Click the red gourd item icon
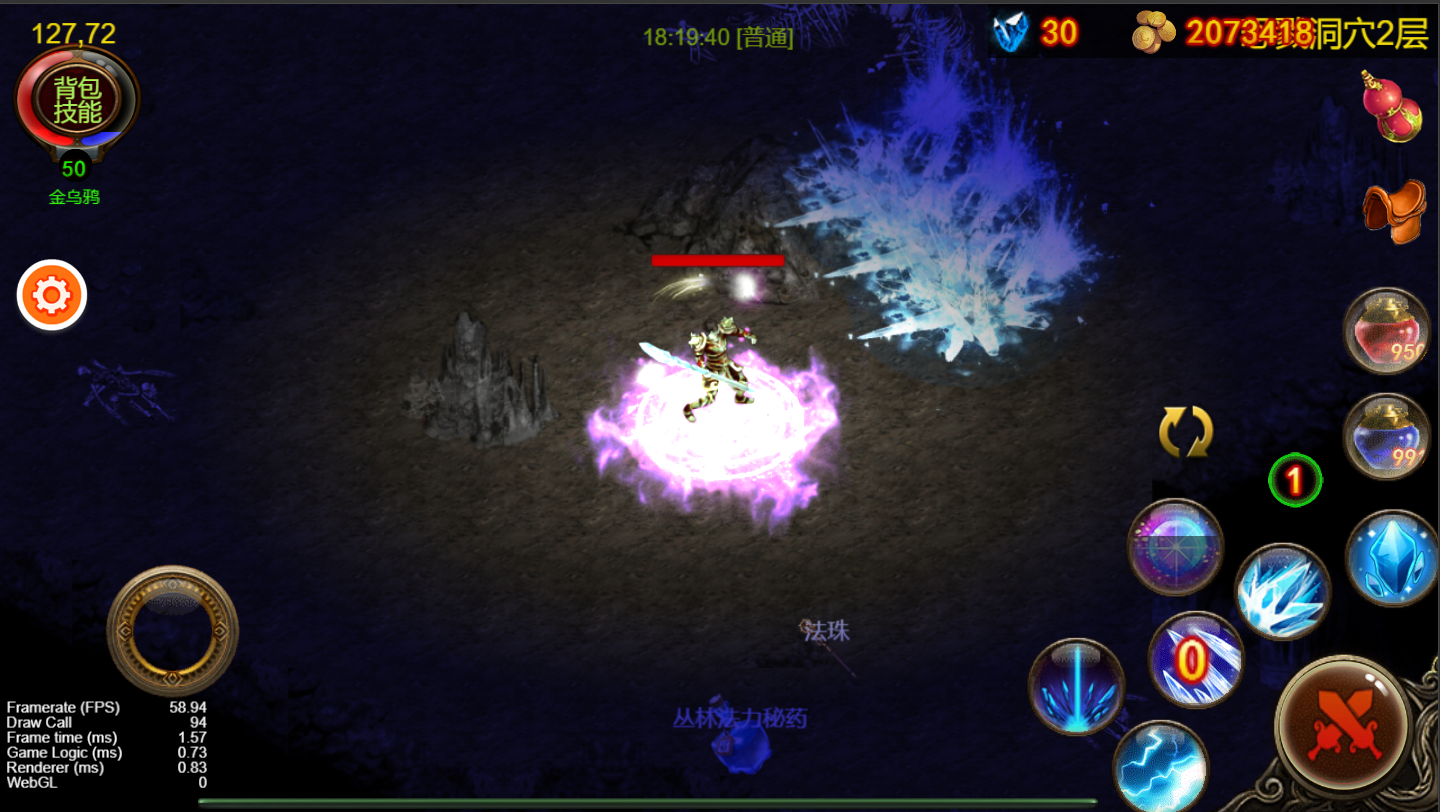 point(1391,107)
